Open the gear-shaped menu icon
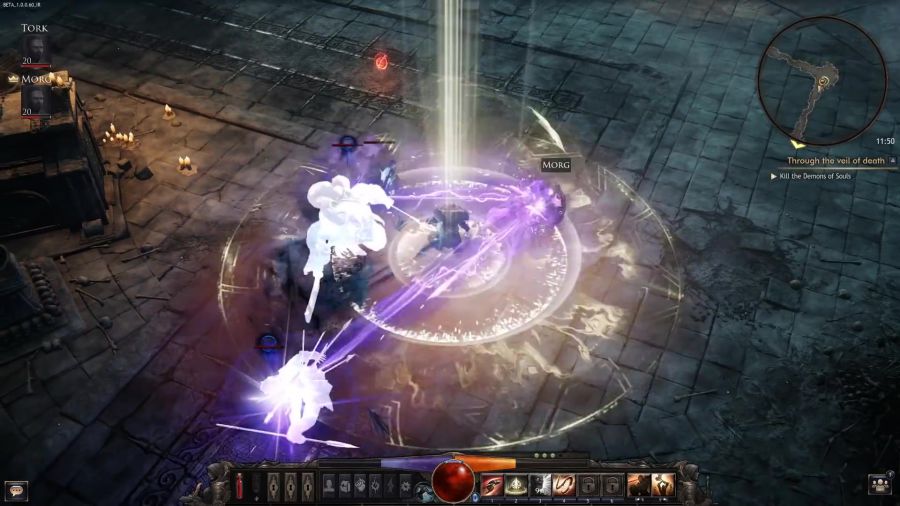The image size is (900, 506). coord(406,486)
